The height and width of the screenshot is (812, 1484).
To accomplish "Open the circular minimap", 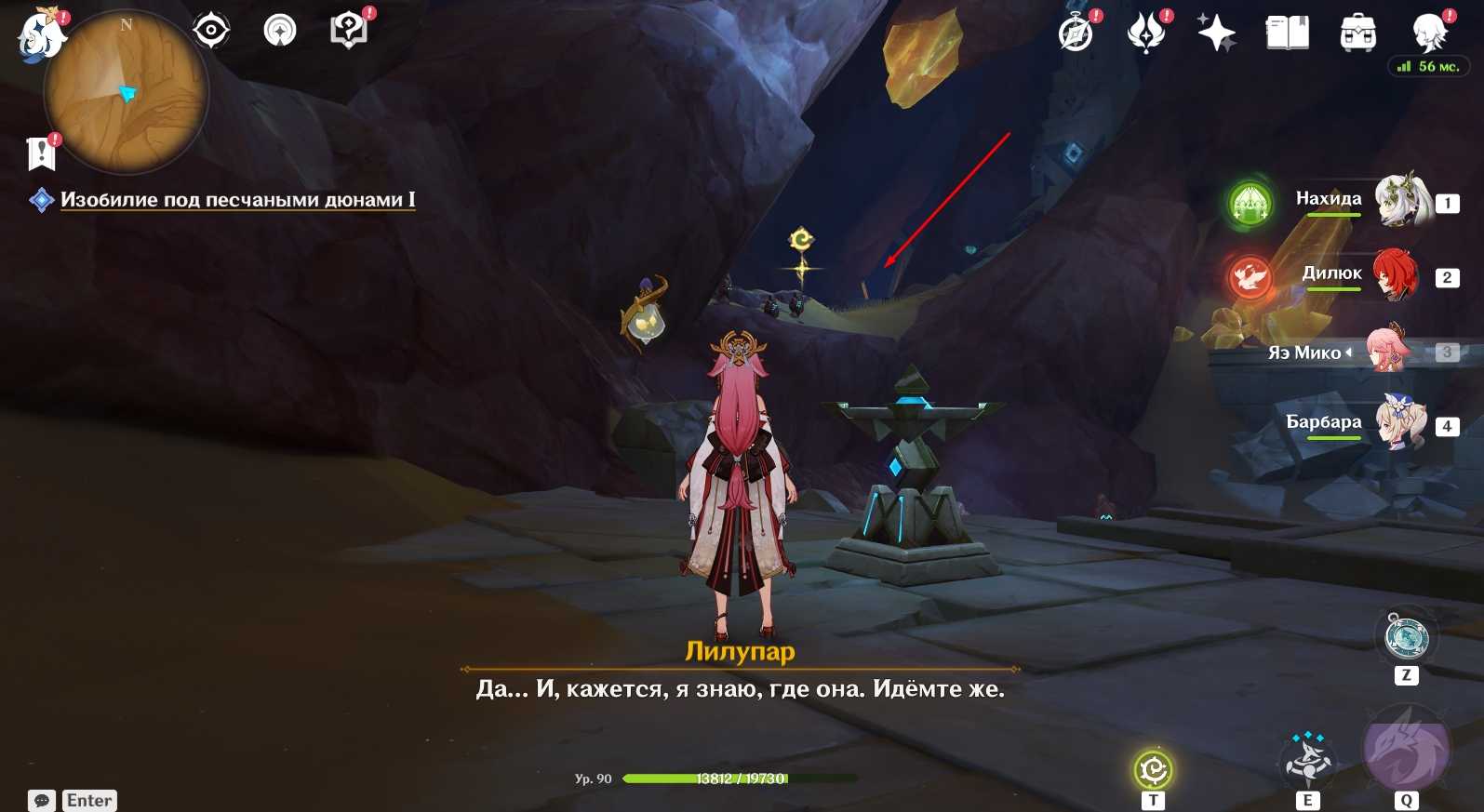I will (x=126, y=92).
